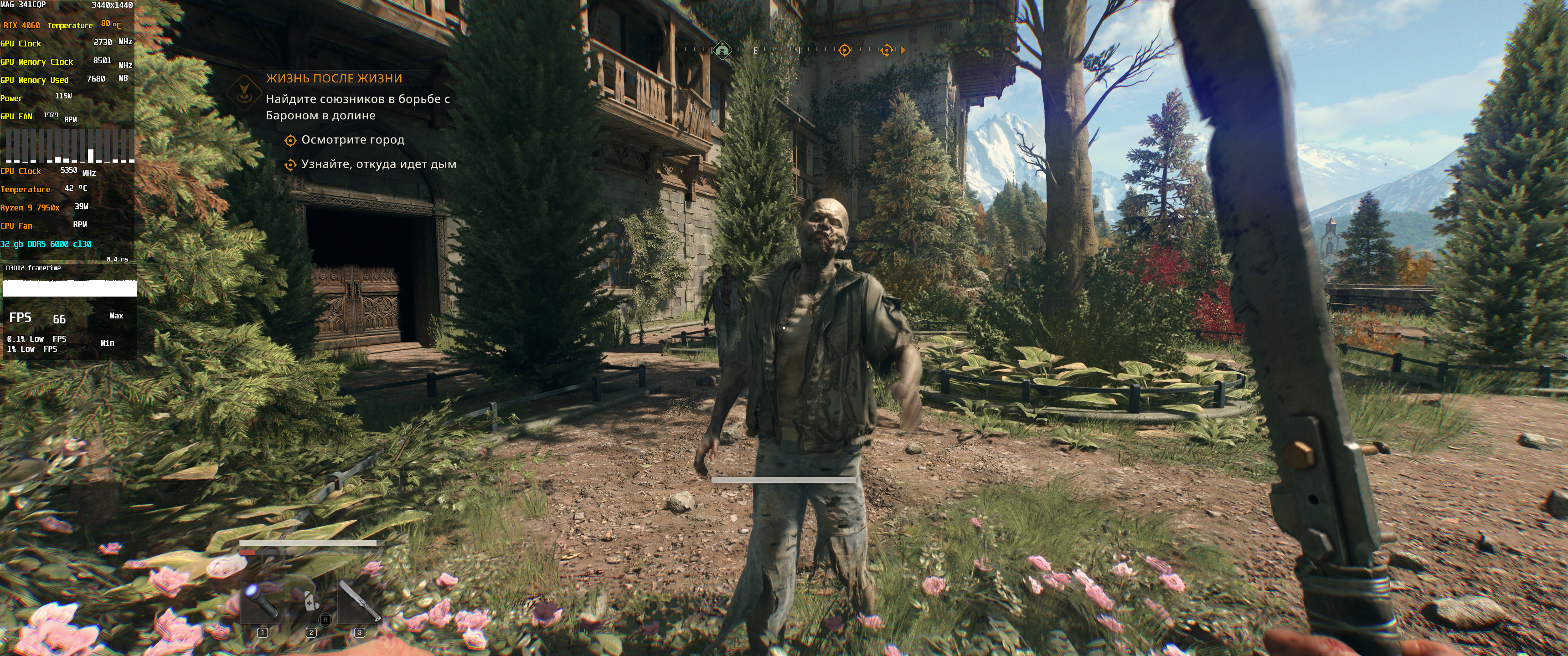
Task: Click the quest emblem beside the mission title
Action: (x=244, y=91)
